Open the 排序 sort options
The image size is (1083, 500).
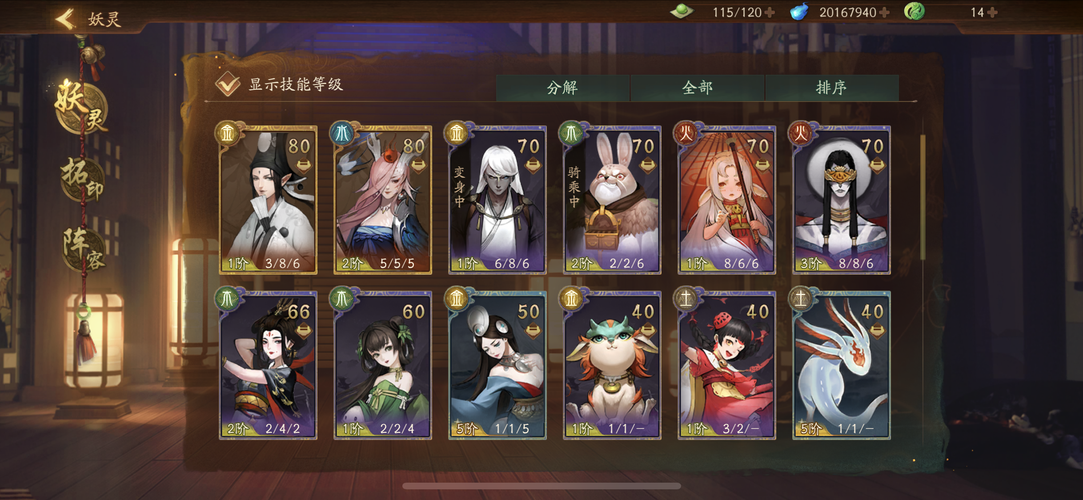pos(831,87)
